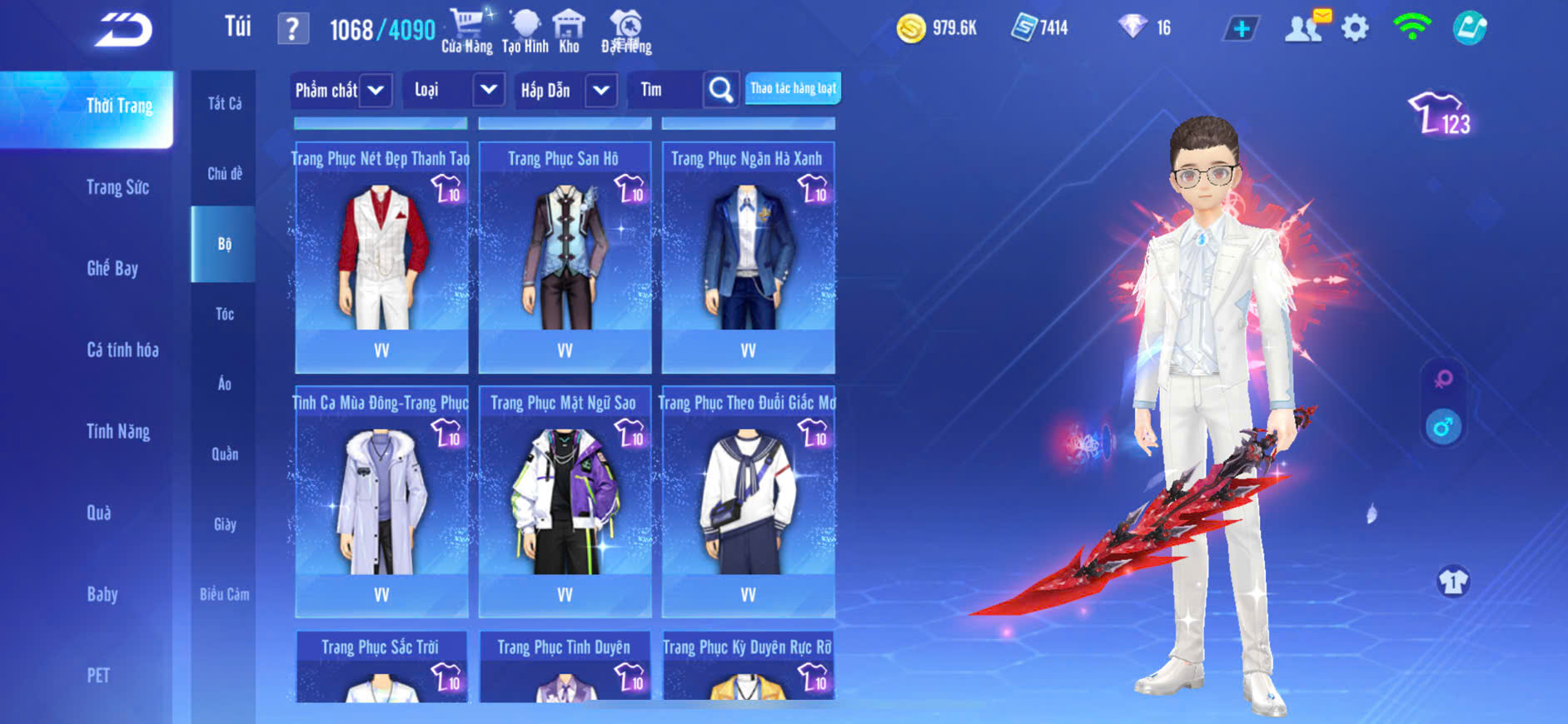This screenshot has height=724, width=1568.
Task: Open the Phẩm chất dropdown
Action: click(x=341, y=90)
